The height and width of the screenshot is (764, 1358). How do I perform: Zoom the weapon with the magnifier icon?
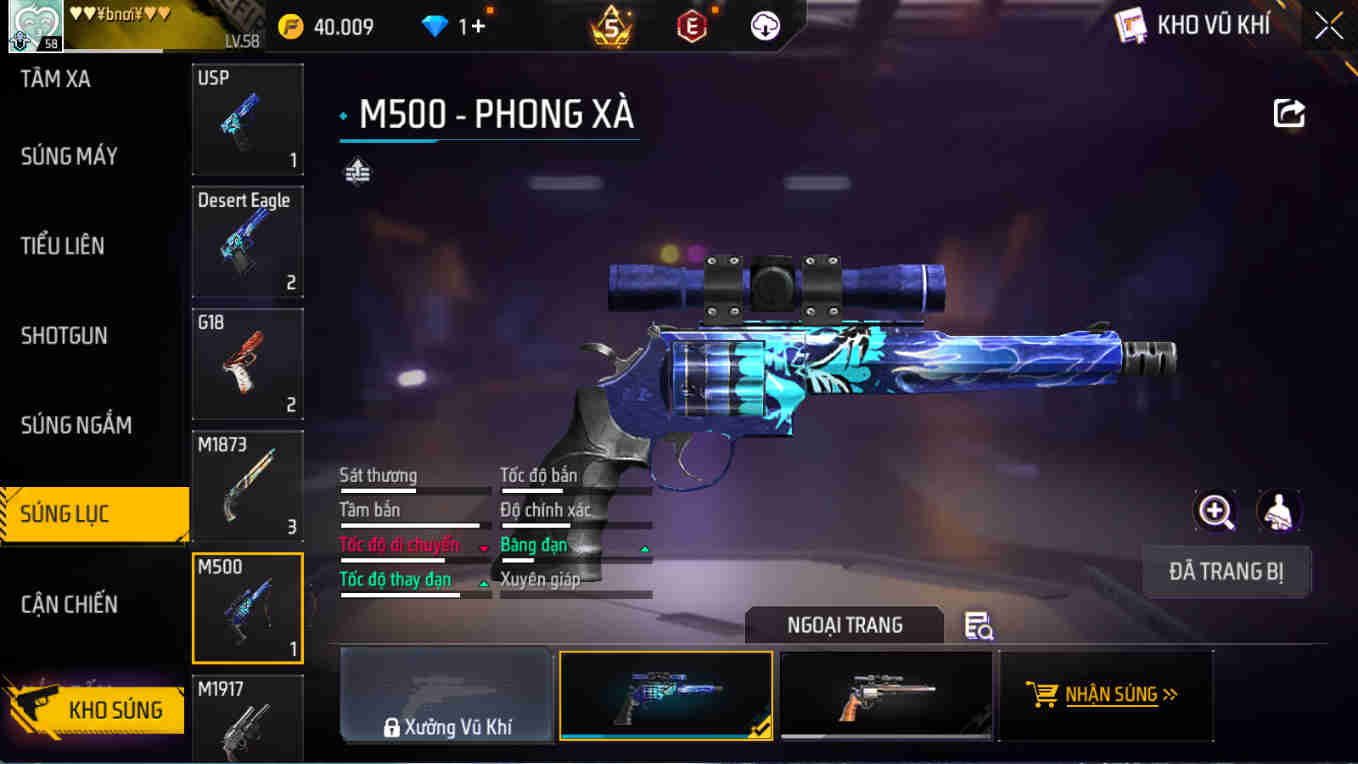tap(1214, 513)
